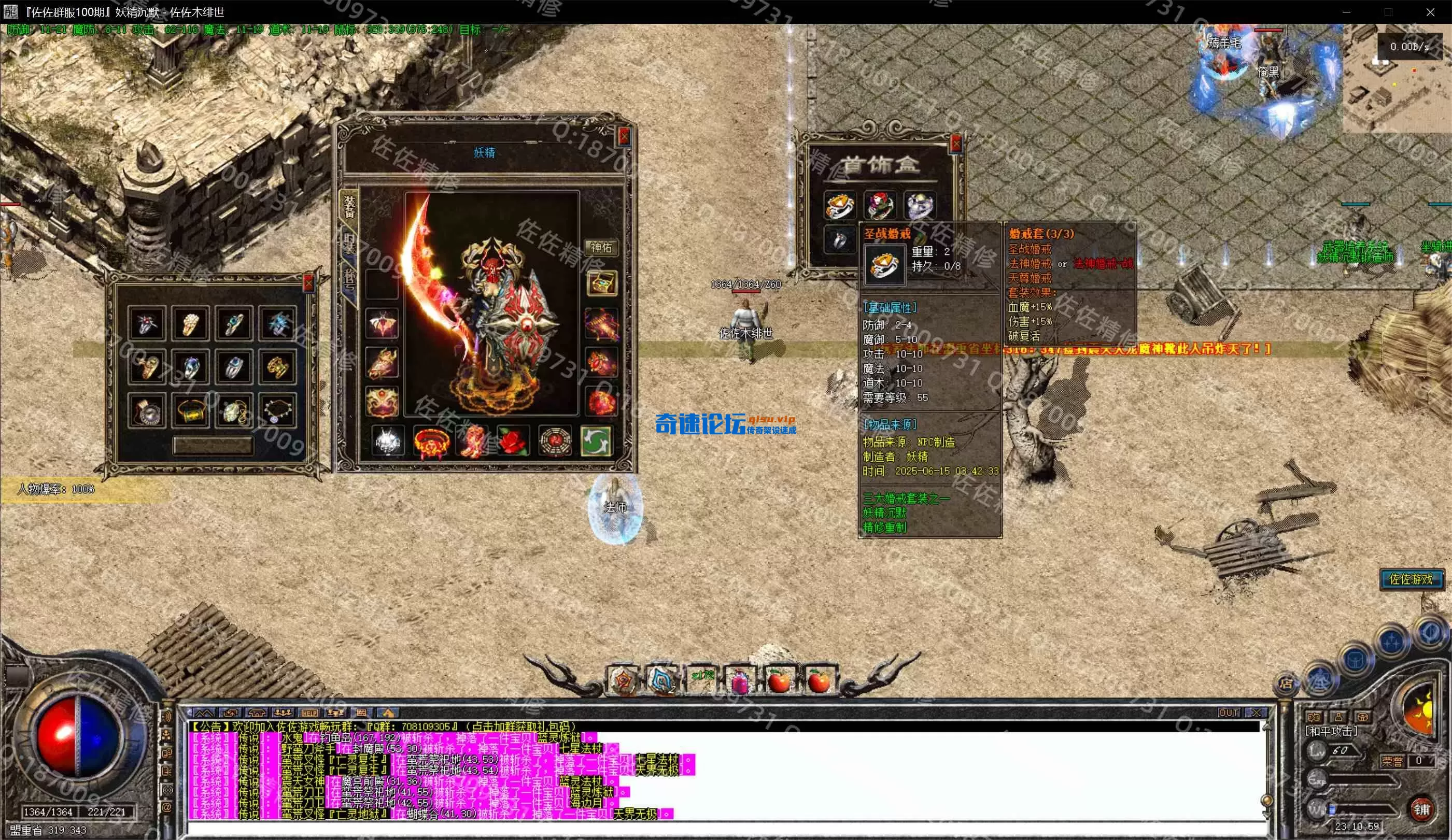
Task: Select the red-haired figure ring in jewelry box
Action: (879, 206)
